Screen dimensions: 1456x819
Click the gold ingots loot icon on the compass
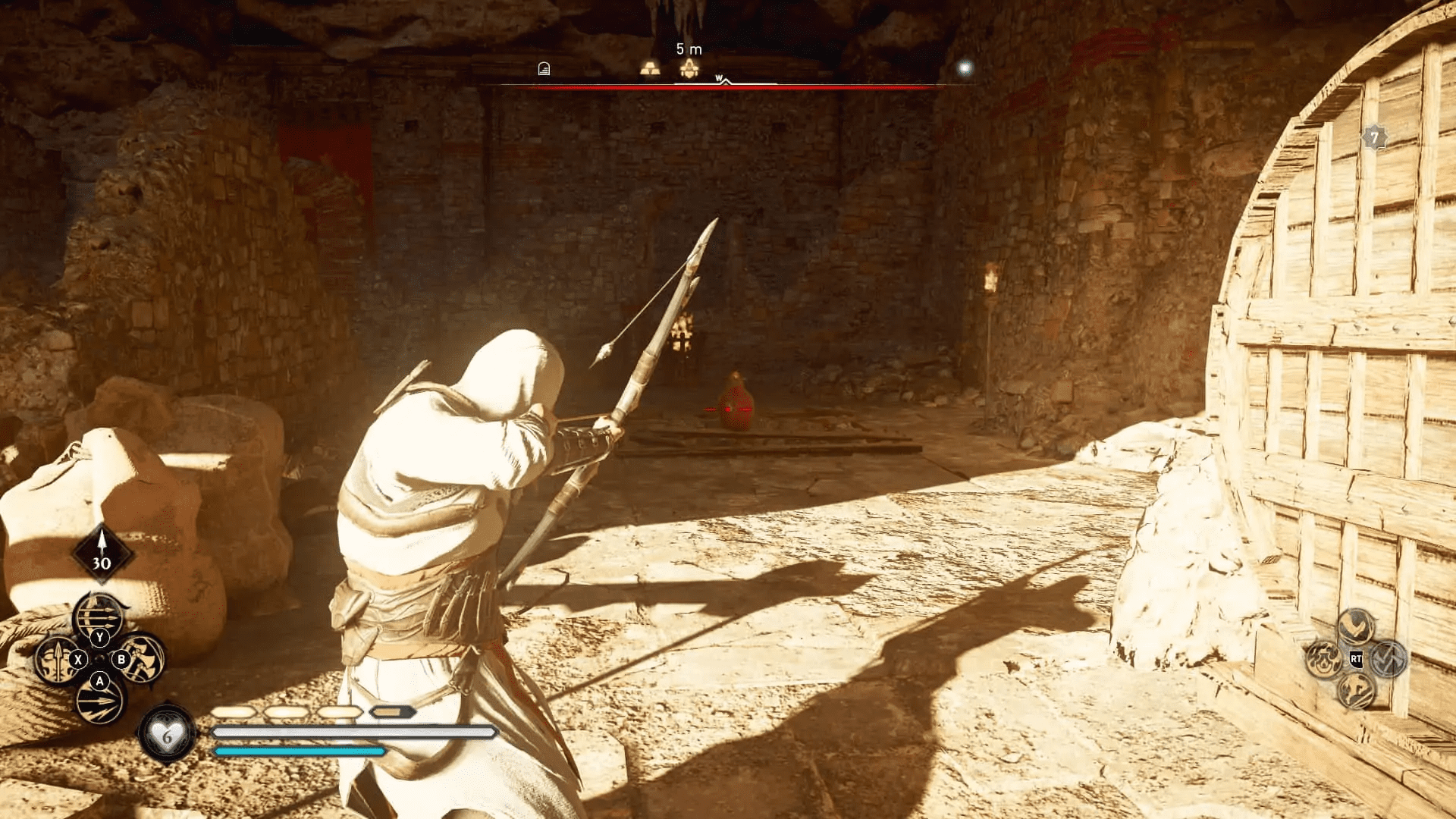[651, 69]
